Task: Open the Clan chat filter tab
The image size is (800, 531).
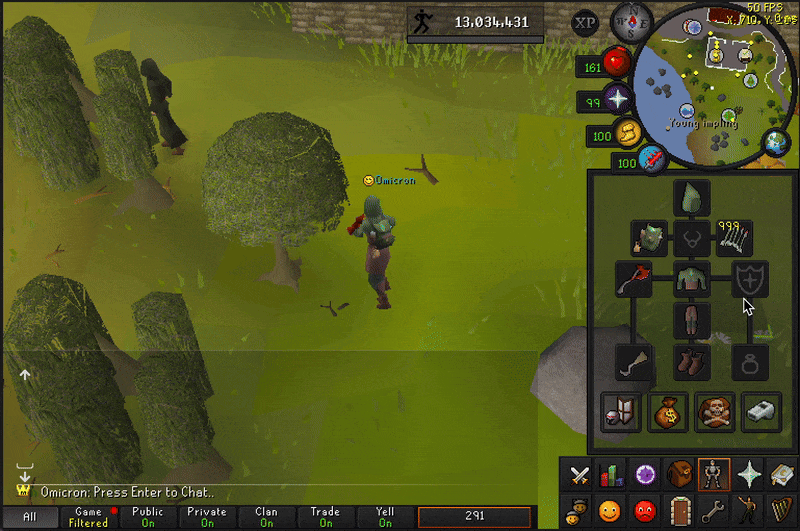Action: [x=266, y=516]
